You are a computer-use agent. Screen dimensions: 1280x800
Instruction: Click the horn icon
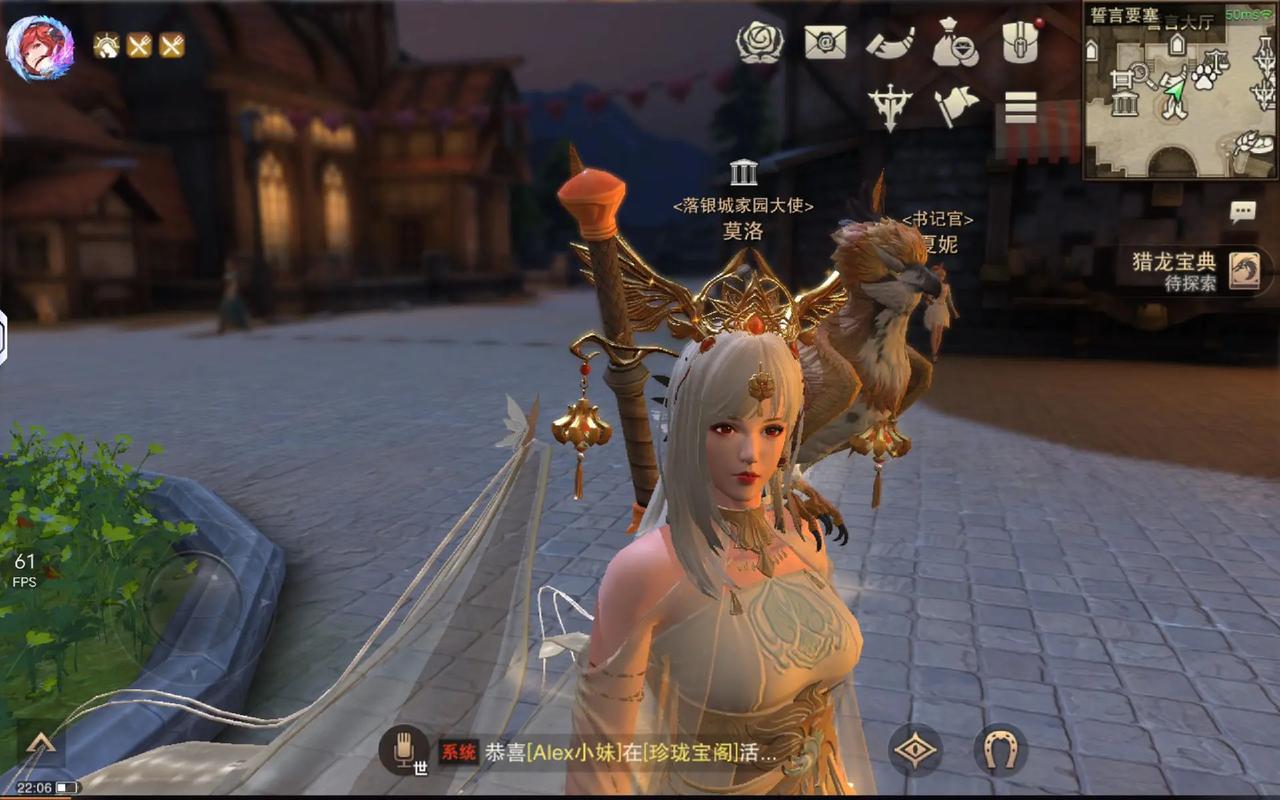tap(890, 43)
